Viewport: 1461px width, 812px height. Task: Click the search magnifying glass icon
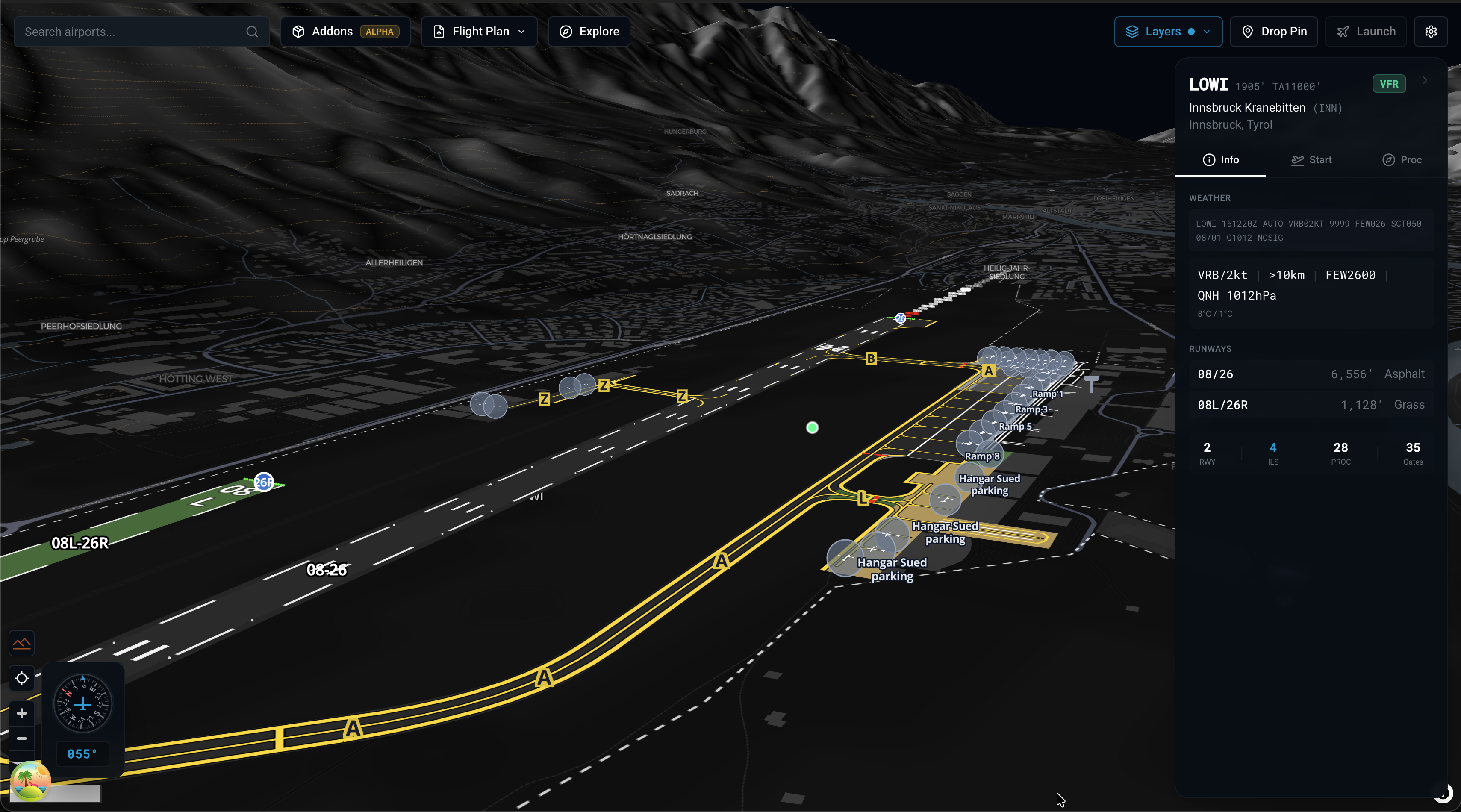click(x=252, y=32)
